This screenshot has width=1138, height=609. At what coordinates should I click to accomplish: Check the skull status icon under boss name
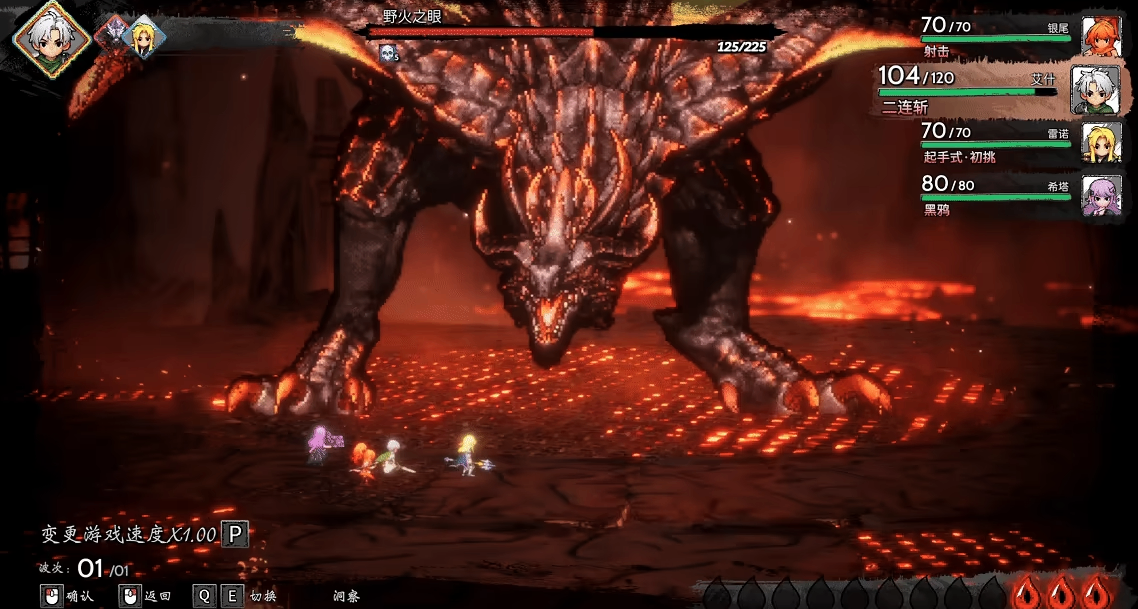tap(387, 52)
